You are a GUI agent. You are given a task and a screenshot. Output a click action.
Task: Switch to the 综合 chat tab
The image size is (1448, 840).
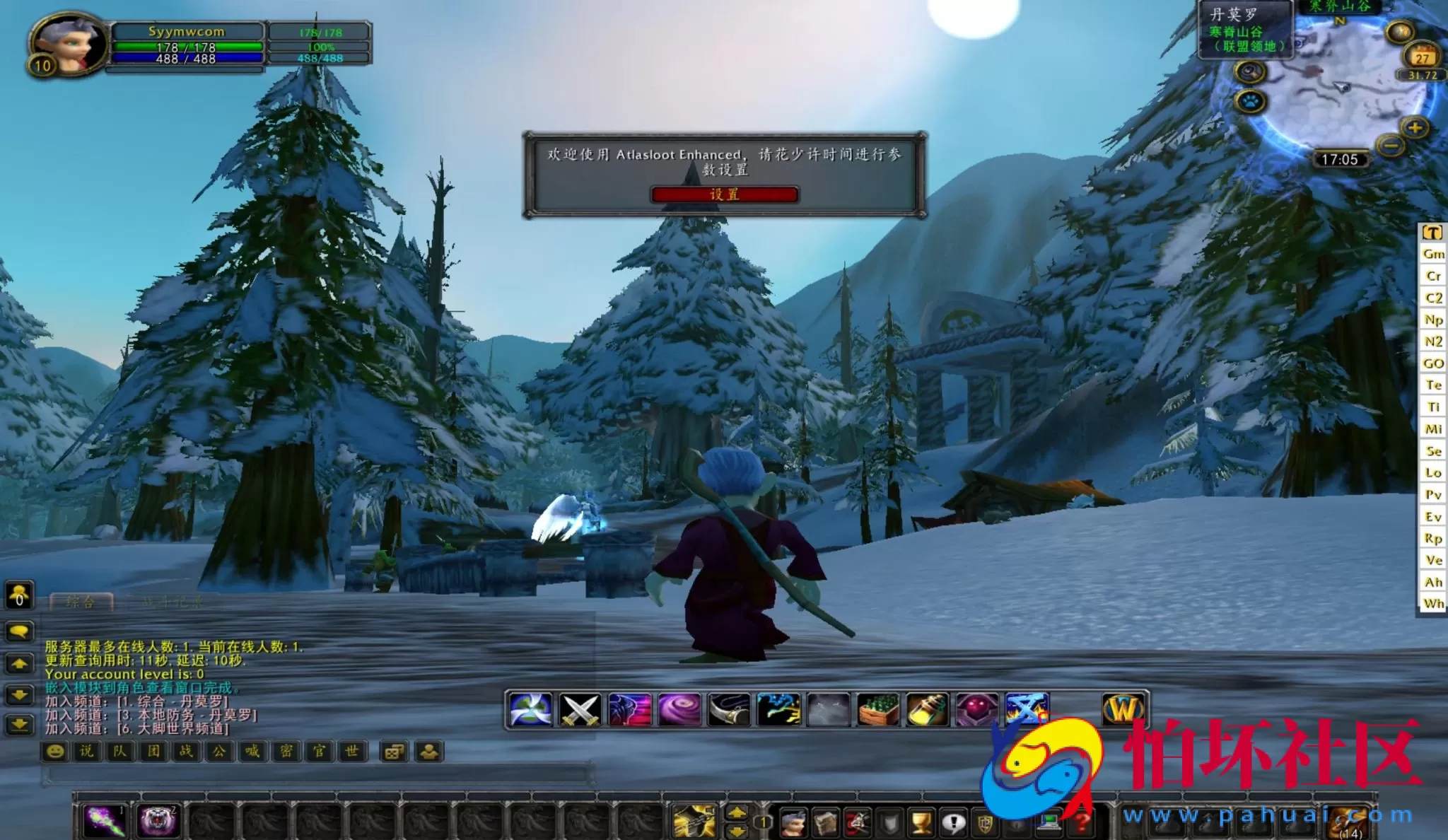pos(79,602)
